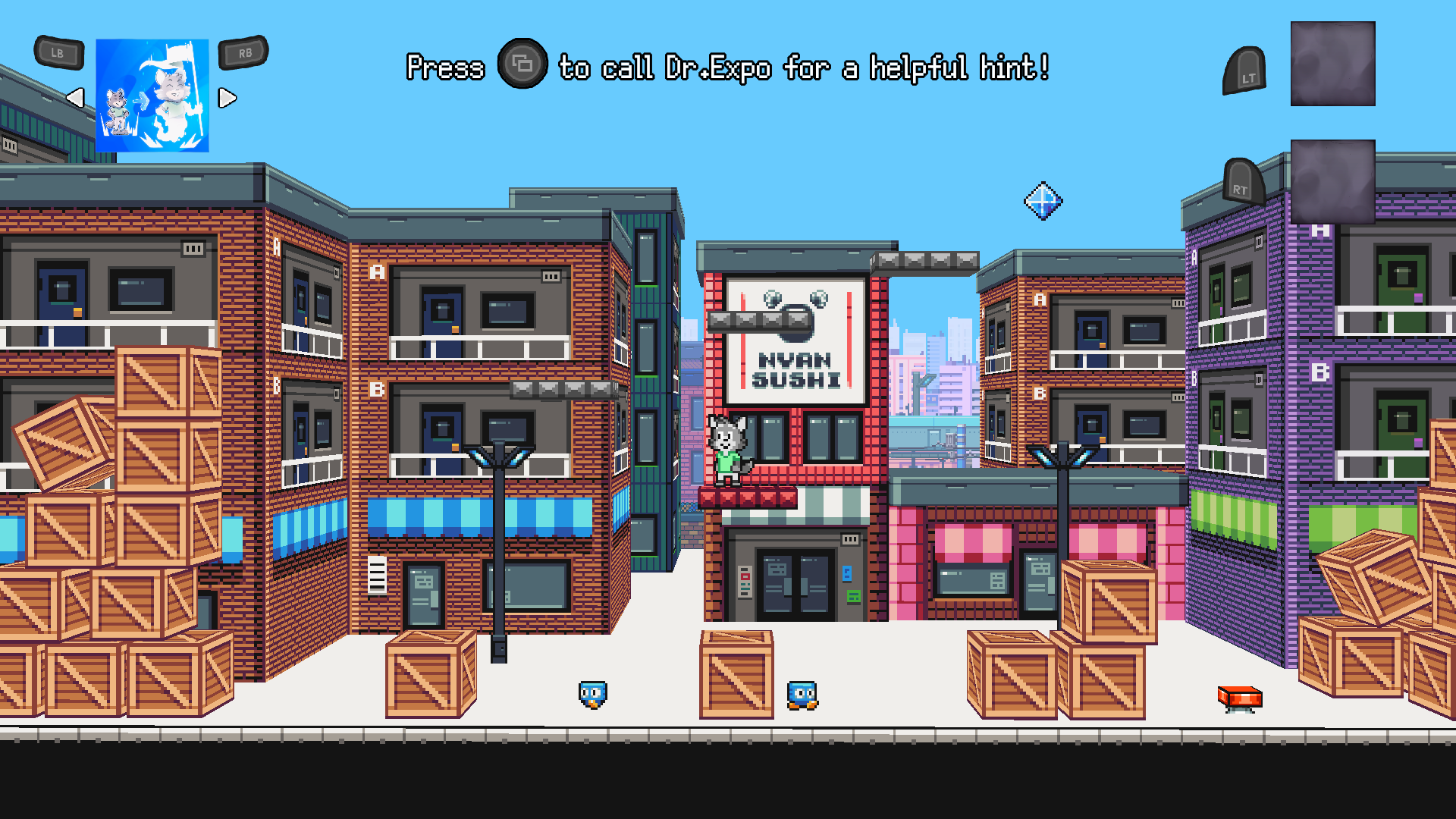Click the left arrow beside the character portrait
The width and height of the screenshot is (1456, 819).
(75, 98)
